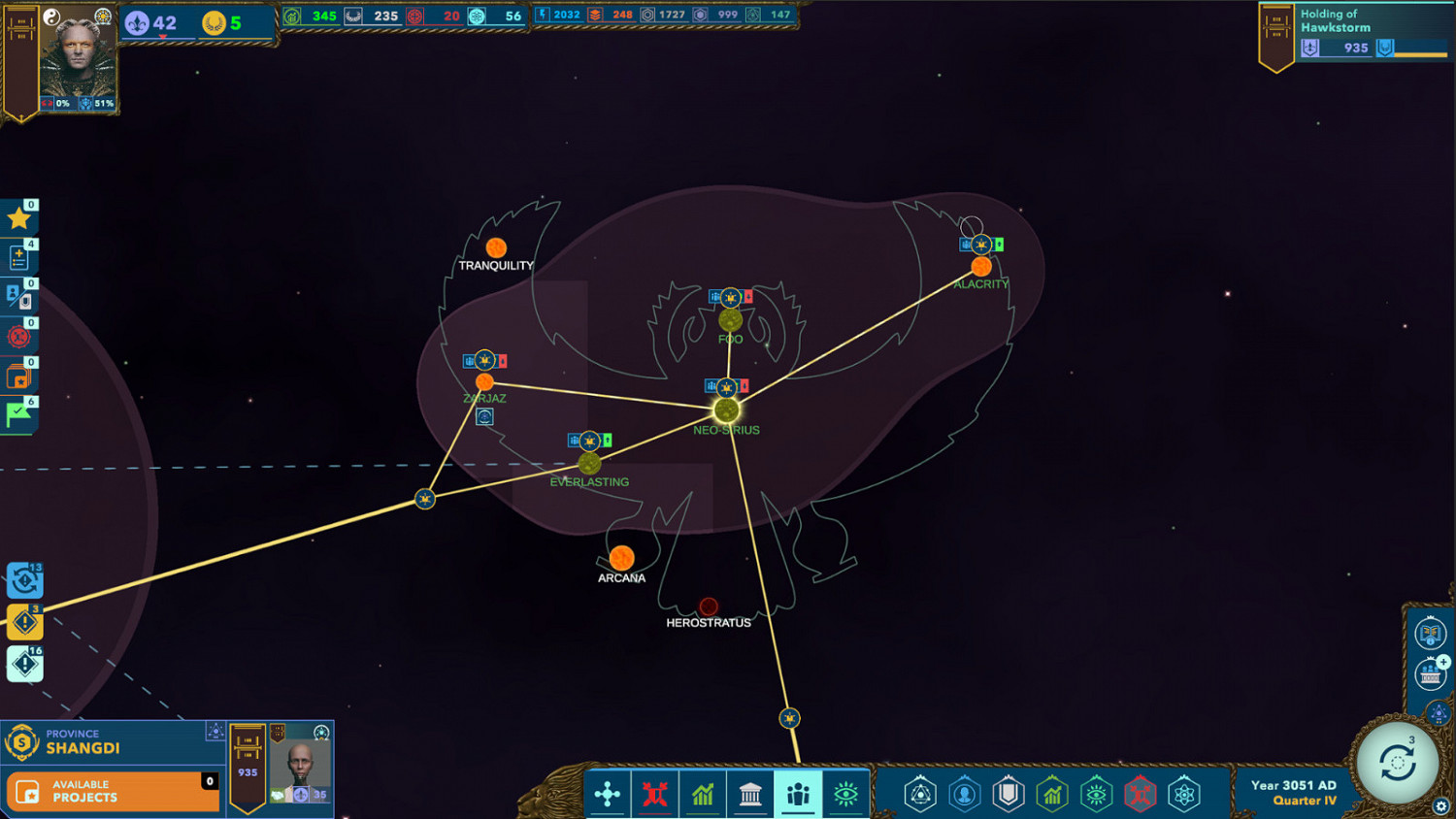Show the yellow diamond alert notifications

click(x=24, y=622)
